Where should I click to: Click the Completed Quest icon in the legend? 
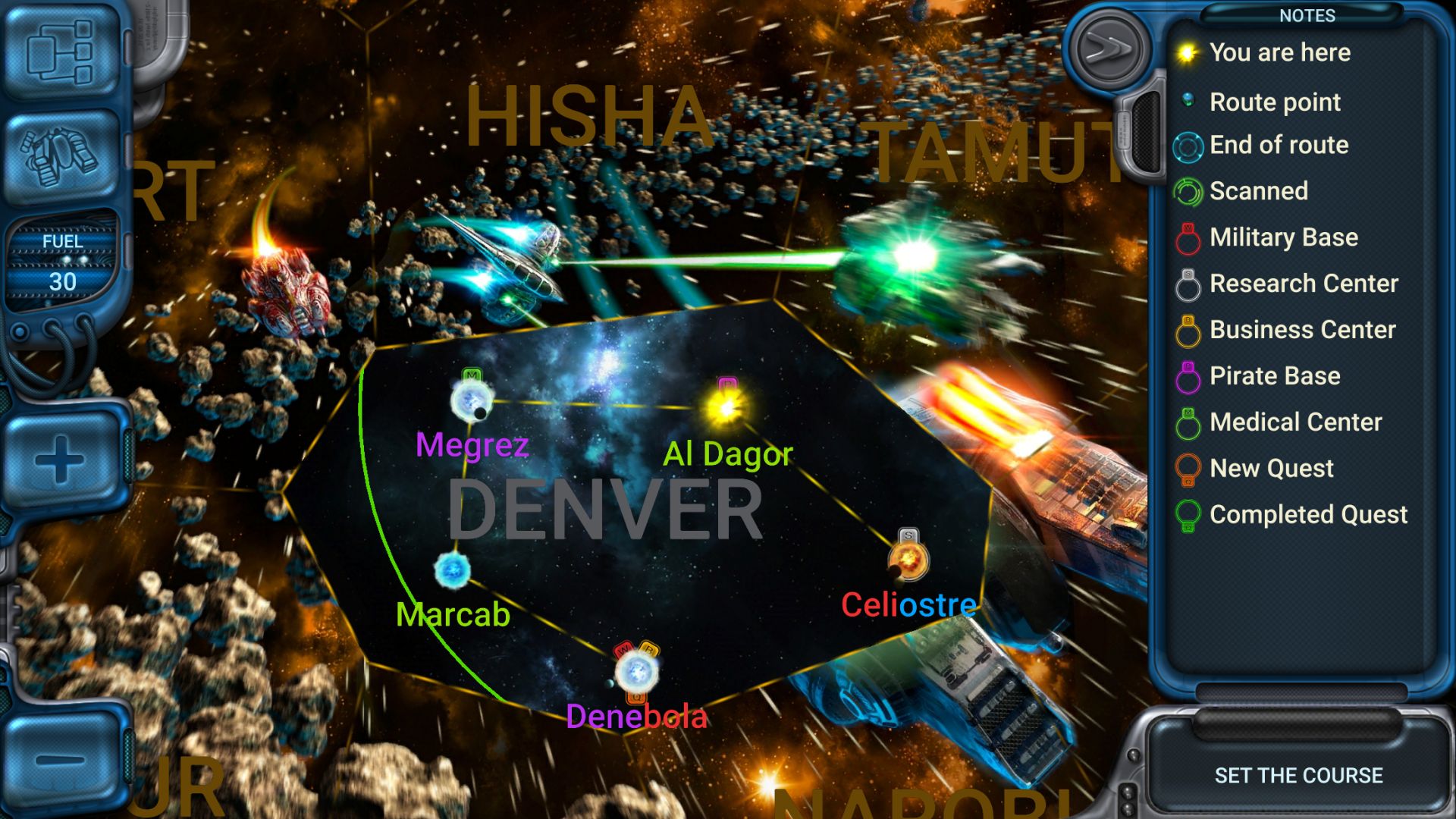click(x=1188, y=515)
